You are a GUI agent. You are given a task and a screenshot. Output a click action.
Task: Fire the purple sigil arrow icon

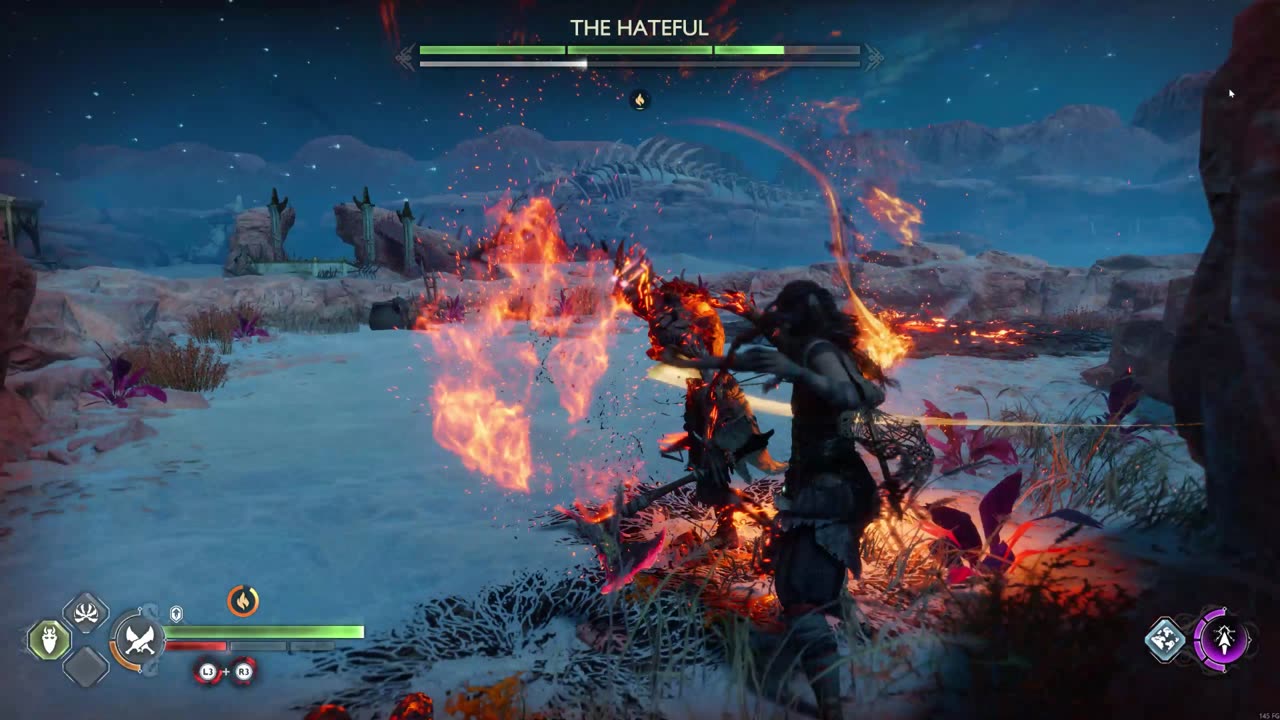(x=1221, y=638)
